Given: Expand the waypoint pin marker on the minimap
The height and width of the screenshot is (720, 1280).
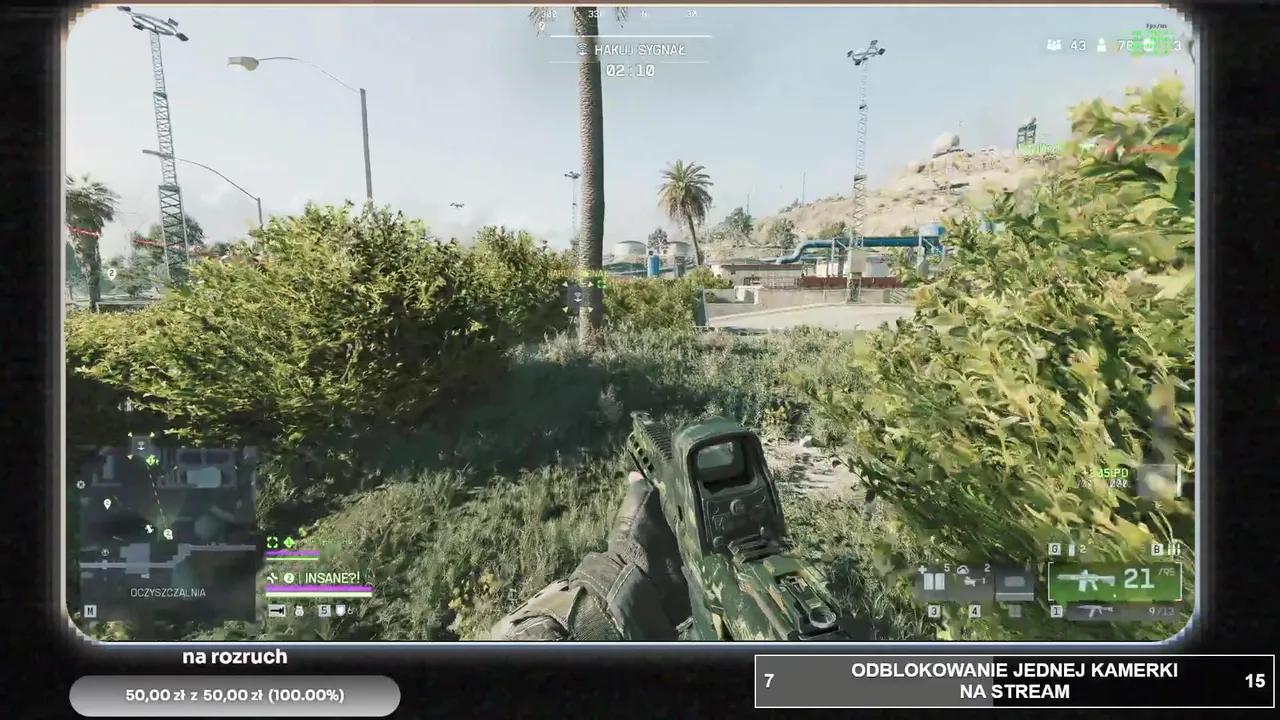Looking at the screenshot, I should [x=107, y=503].
